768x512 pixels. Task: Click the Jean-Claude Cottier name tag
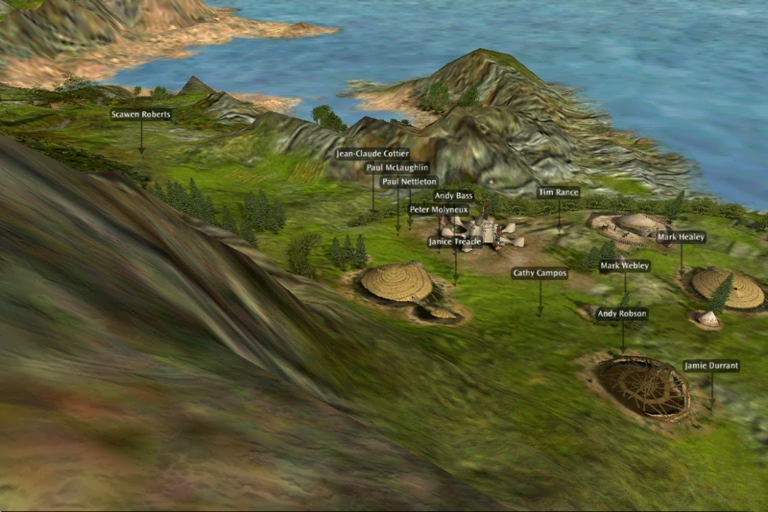click(372, 154)
